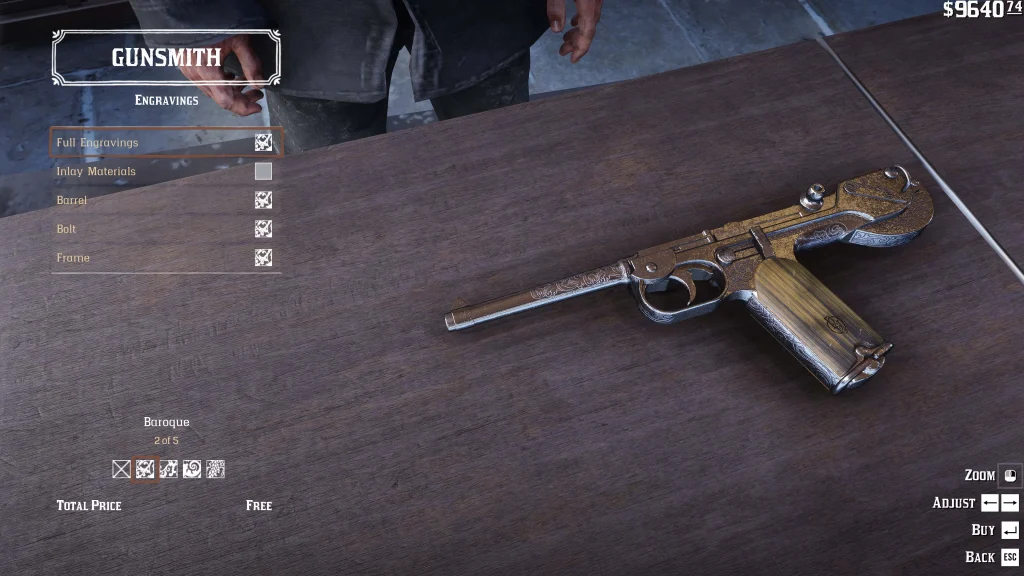Open the Inlay Materials option
The image size is (1024, 576).
166,172
